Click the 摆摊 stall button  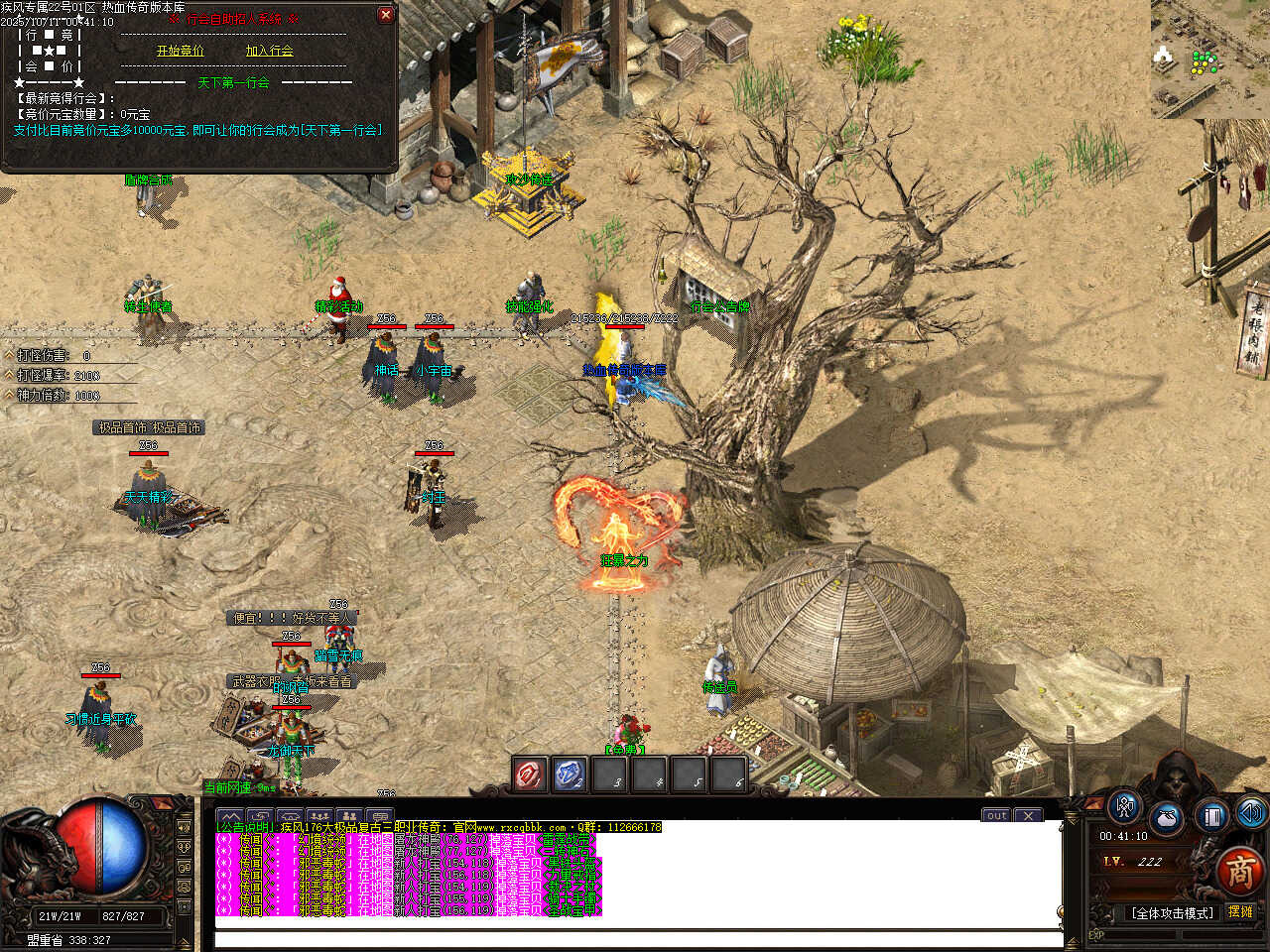pyautogui.click(x=1240, y=911)
